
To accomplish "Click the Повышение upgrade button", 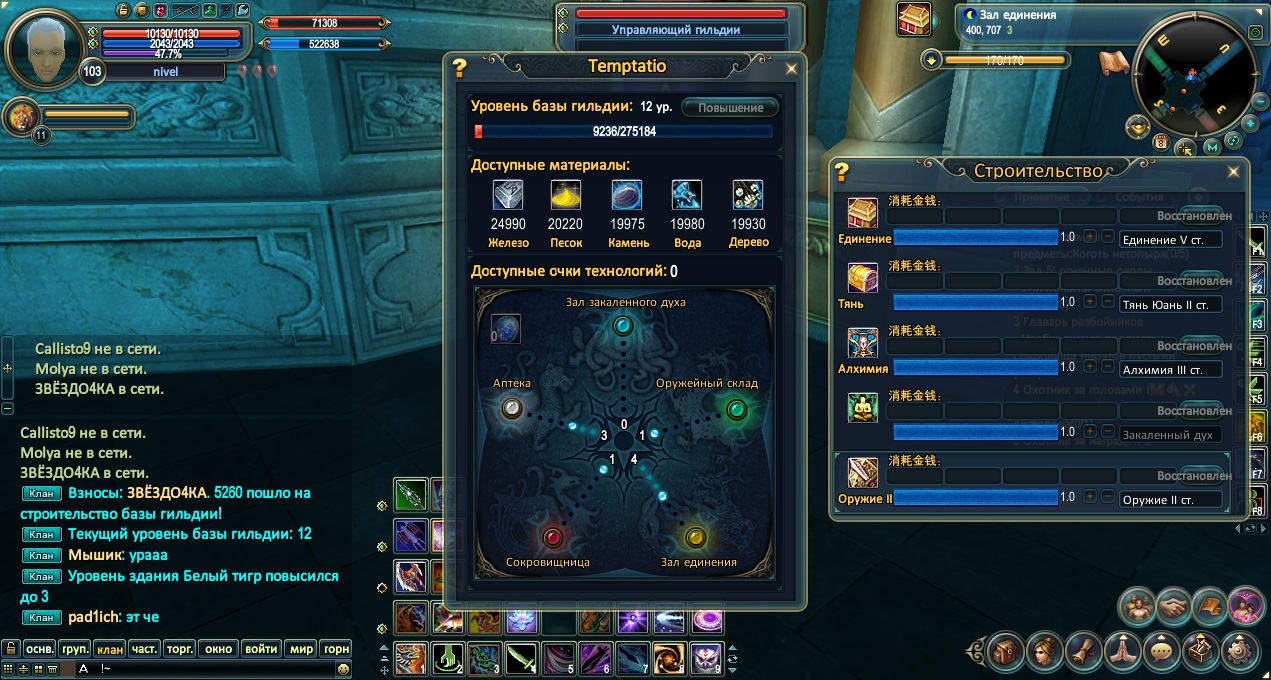I will pyautogui.click(x=730, y=108).
